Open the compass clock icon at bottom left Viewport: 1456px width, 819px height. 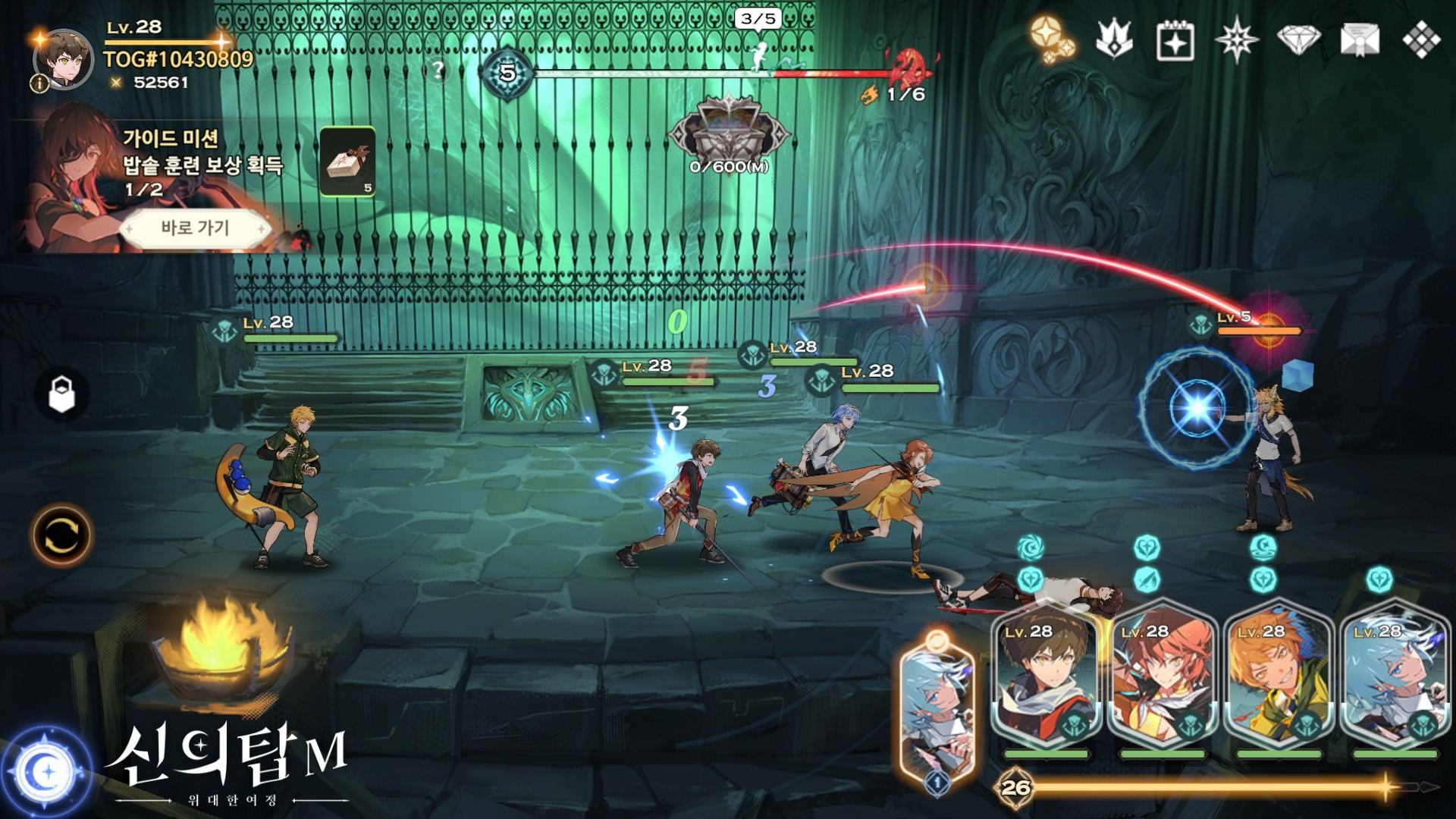47,772
